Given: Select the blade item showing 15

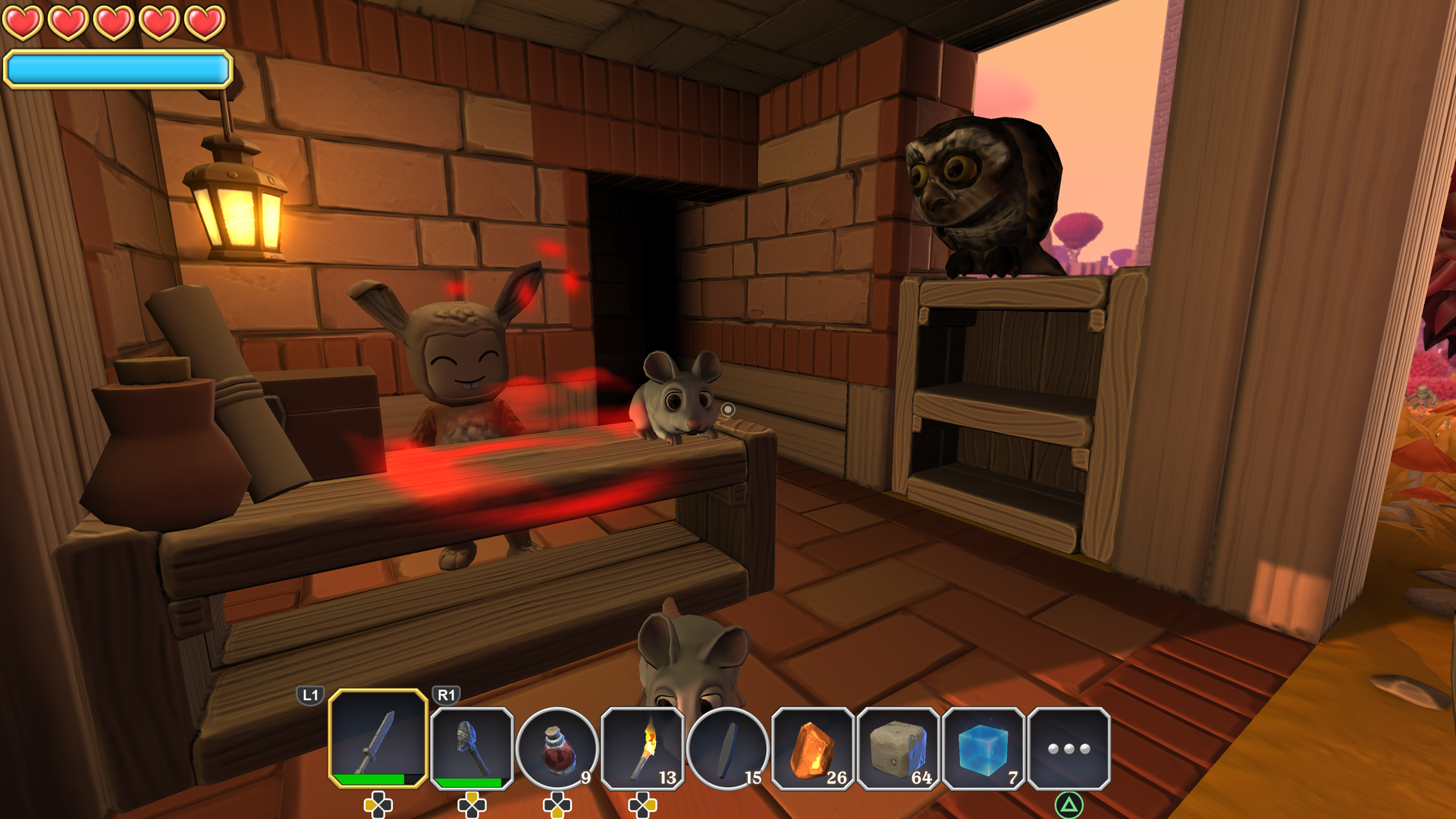Looking at the screenshot, I should [730, 747].
